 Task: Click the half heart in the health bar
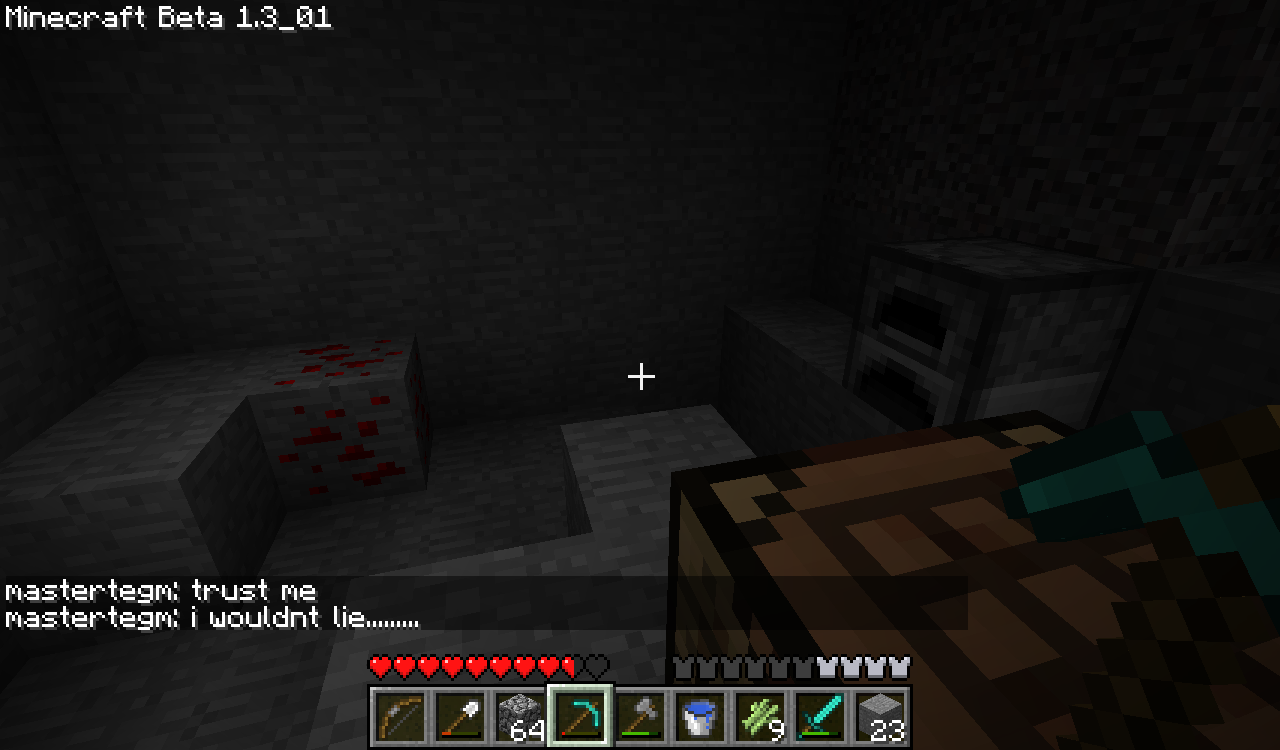(568, 664)
